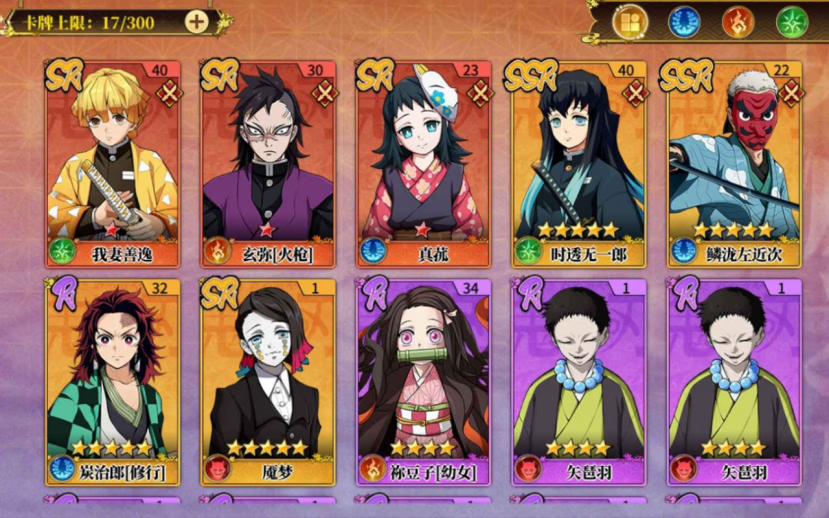Open the 时透无一郎 SSR card
The height and width of the screenshot is (518, 829).
pyautogui.click(x=580, y=164)
